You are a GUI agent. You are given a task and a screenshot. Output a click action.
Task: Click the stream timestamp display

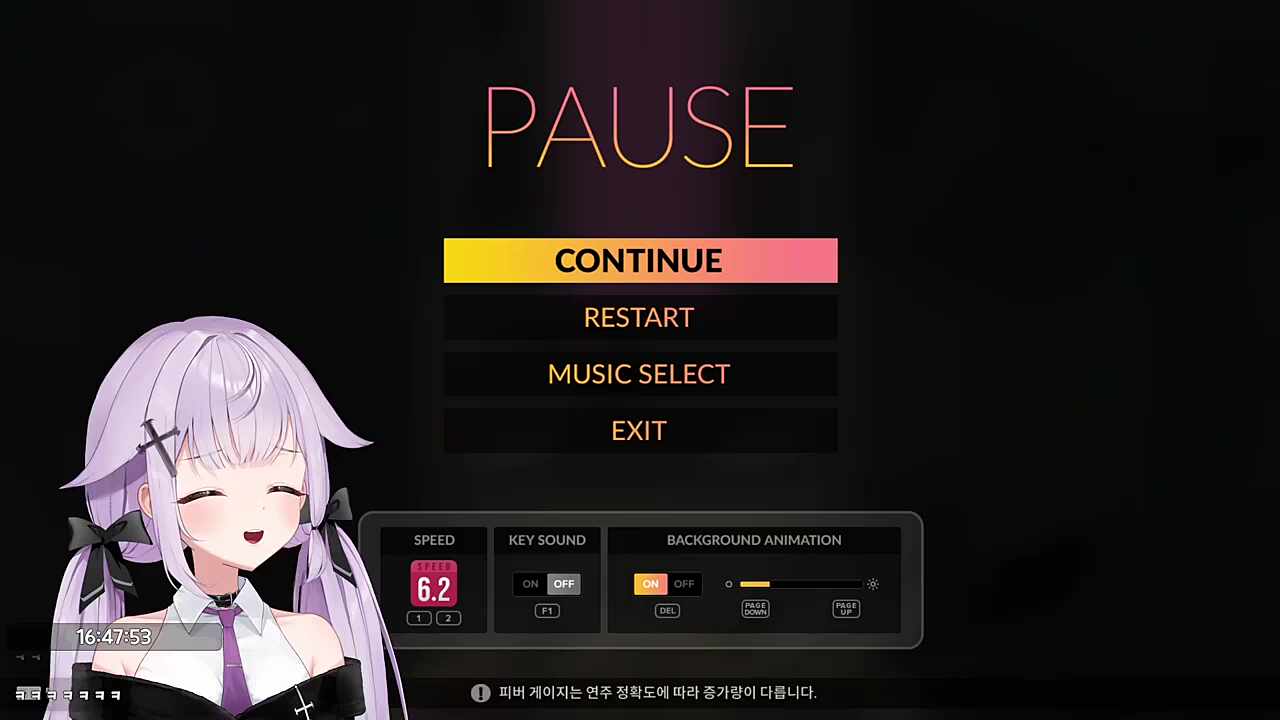coord(113,636)
